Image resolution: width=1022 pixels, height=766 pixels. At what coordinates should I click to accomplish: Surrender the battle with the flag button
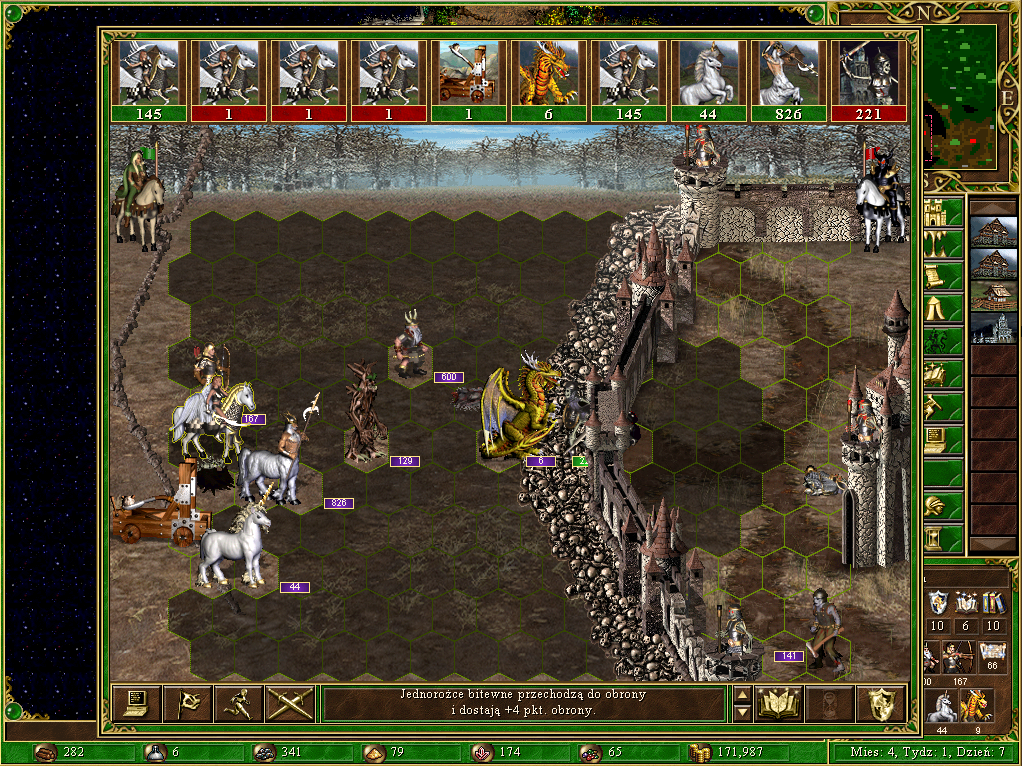coord(187,703)
